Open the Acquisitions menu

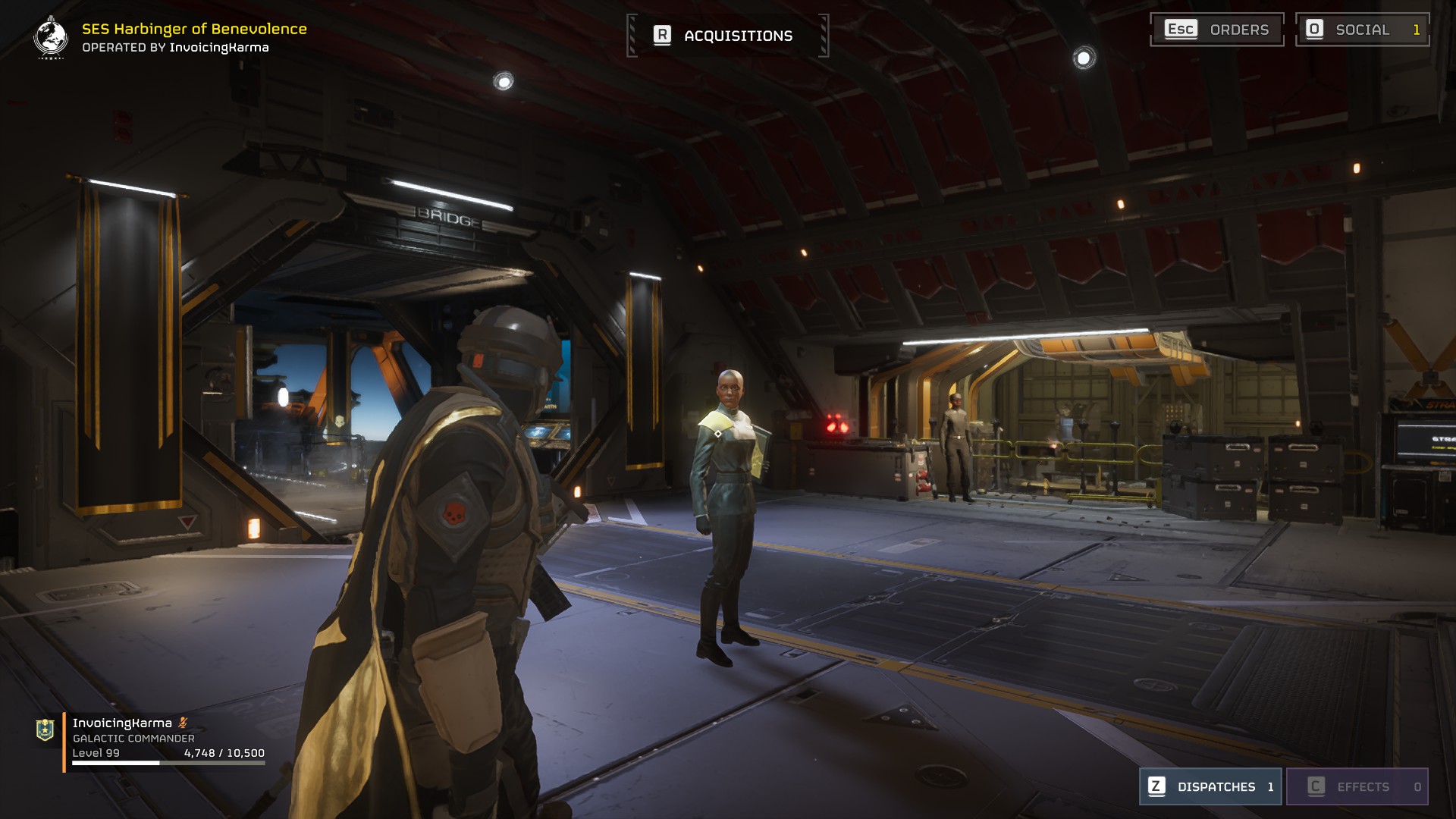[x=727, y=36]
